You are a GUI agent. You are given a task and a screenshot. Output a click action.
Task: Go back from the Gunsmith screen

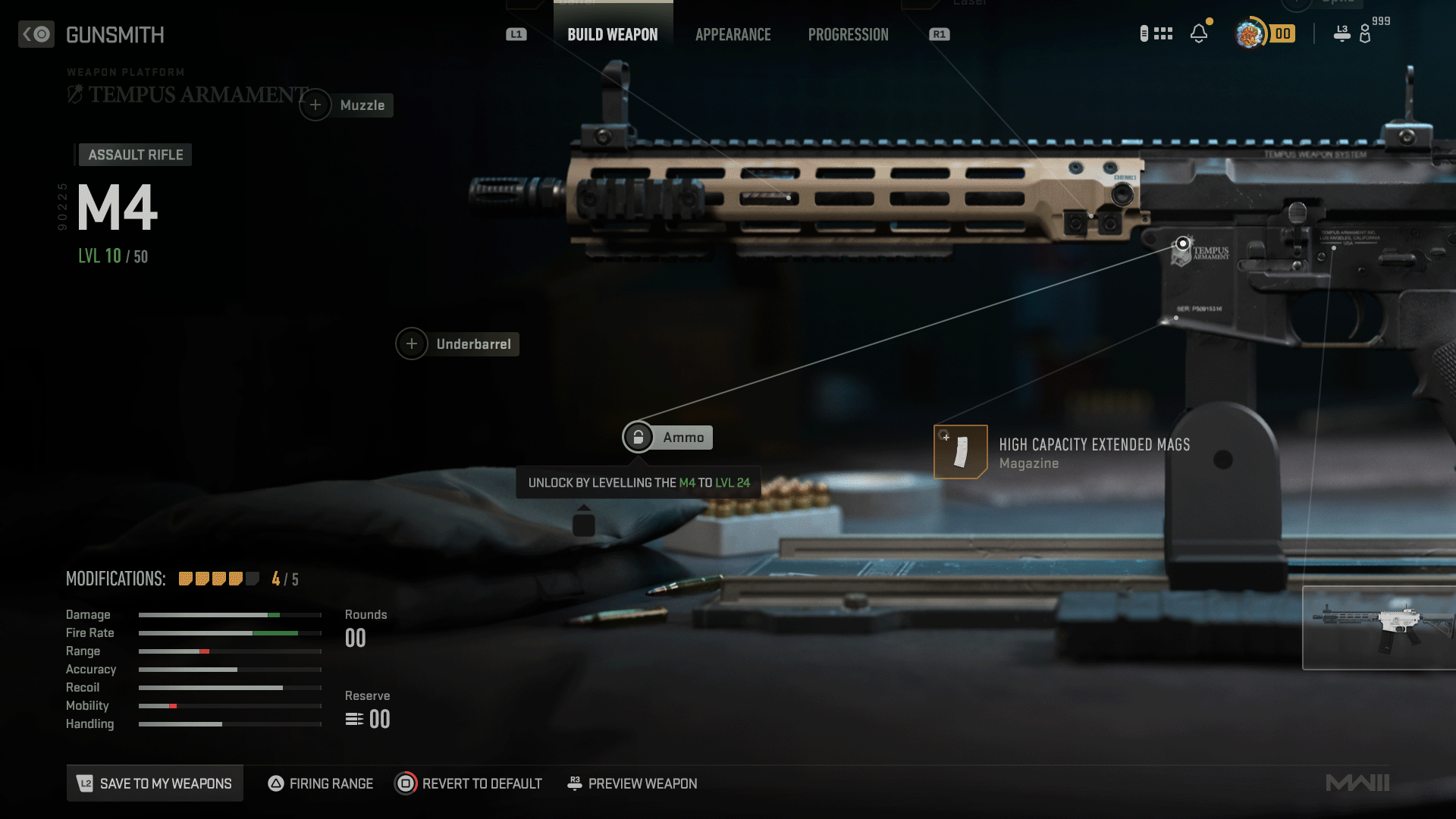(x=36, y=35)
